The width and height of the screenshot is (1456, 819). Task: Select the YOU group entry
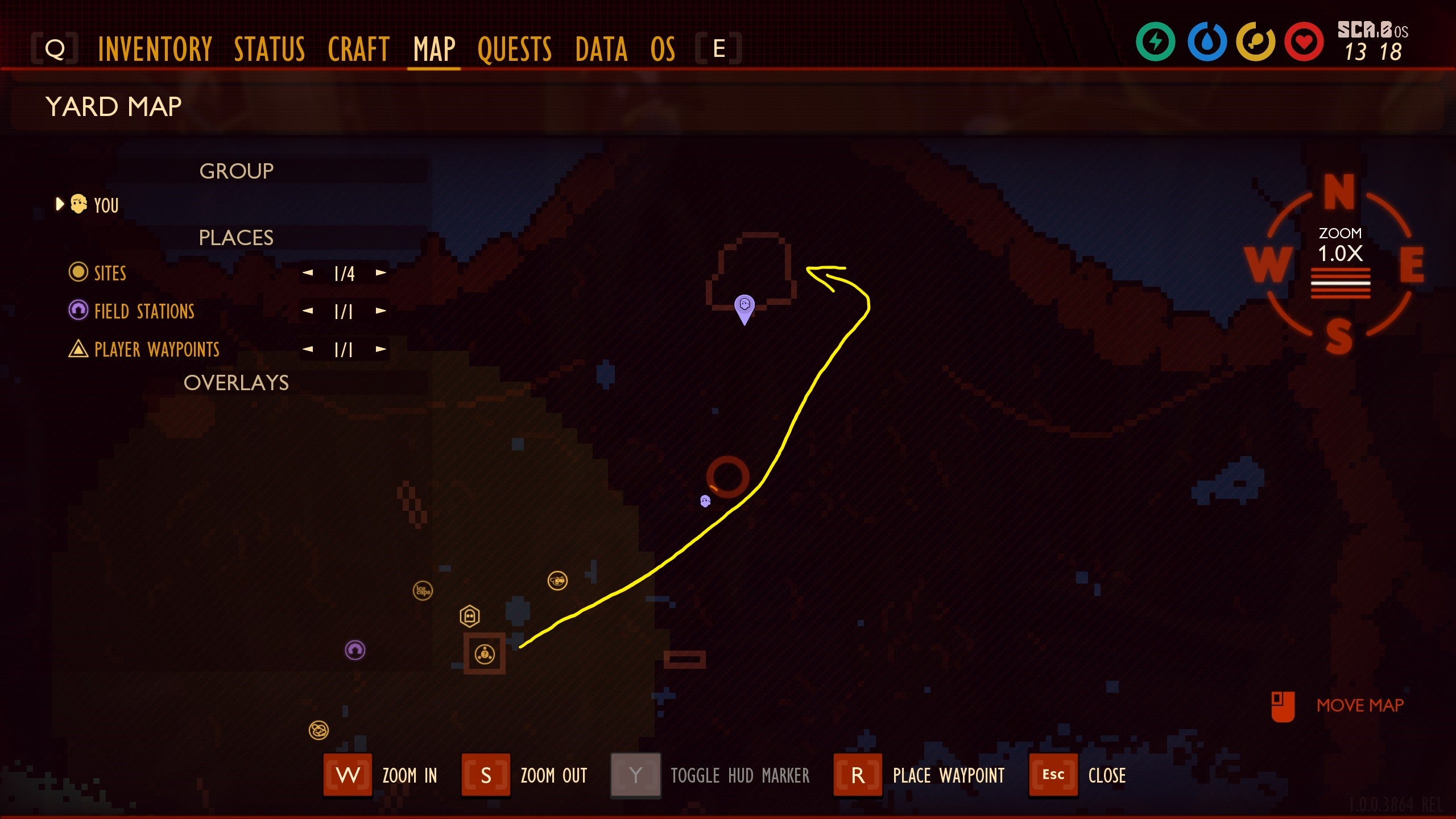(106, 205)
